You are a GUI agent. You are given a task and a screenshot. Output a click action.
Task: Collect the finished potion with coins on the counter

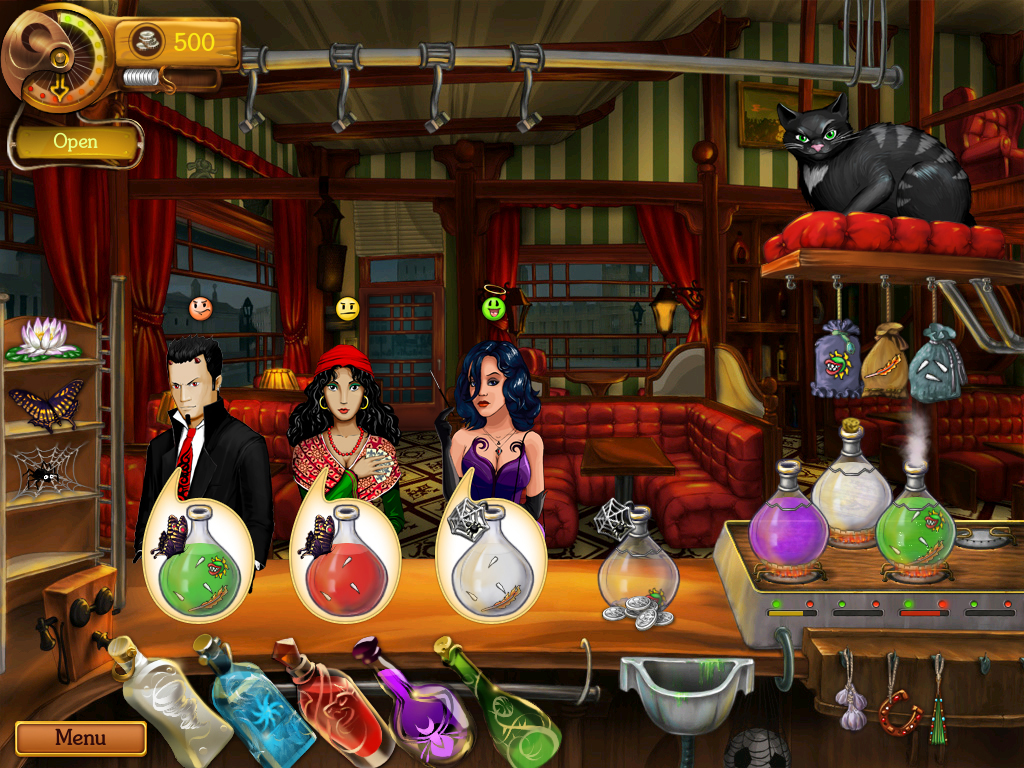[x=637, y=572]
